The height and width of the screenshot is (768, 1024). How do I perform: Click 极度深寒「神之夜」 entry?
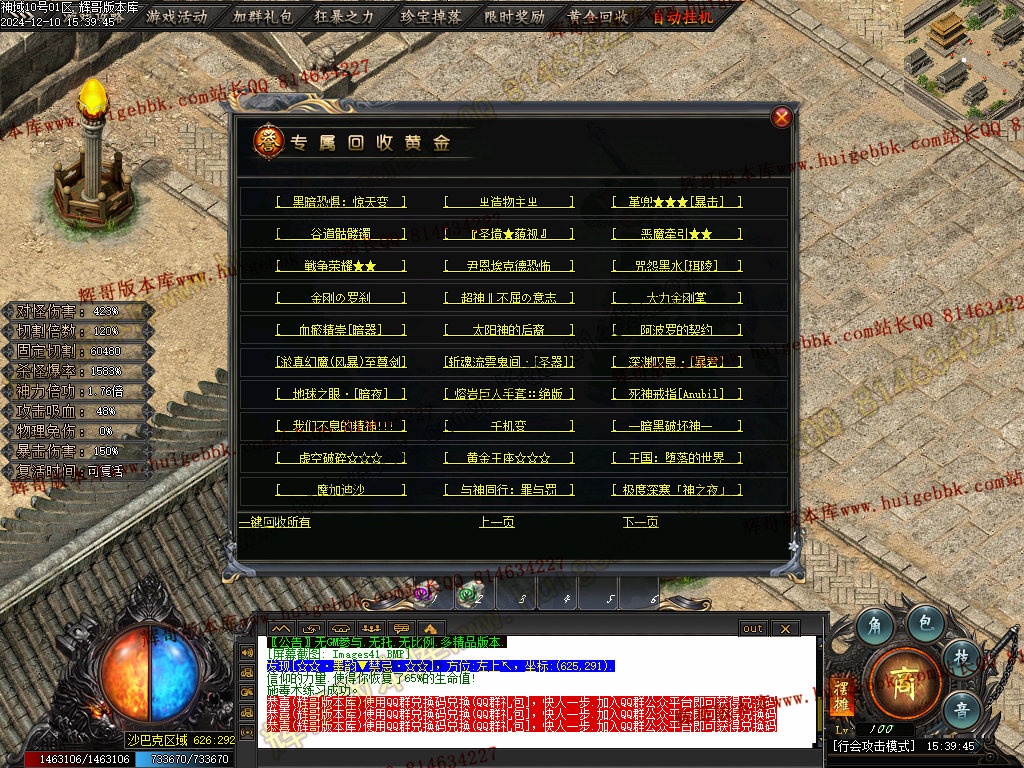677,490
